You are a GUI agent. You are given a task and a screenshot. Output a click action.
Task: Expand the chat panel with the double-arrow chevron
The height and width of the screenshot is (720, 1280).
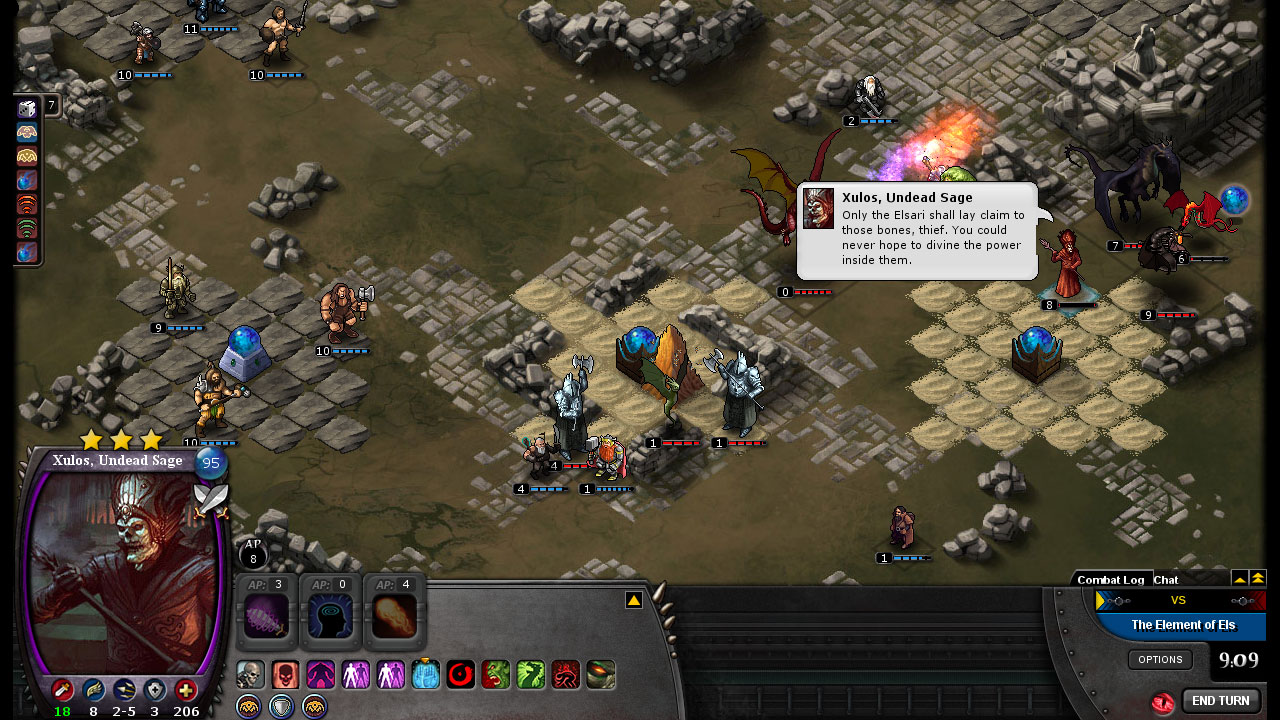click(x=1258, y=579)
